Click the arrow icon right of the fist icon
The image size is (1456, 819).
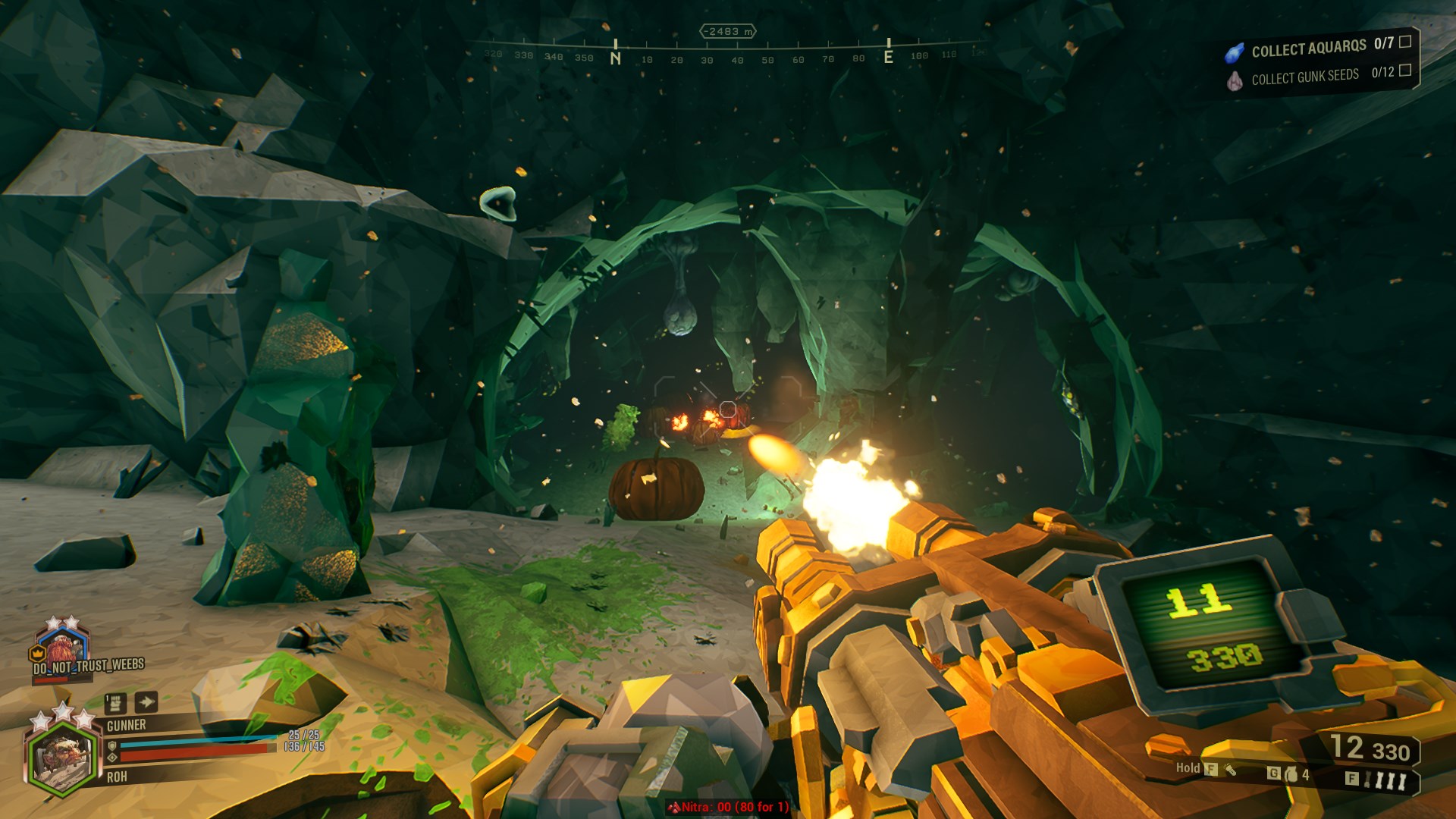pos(146,702)
